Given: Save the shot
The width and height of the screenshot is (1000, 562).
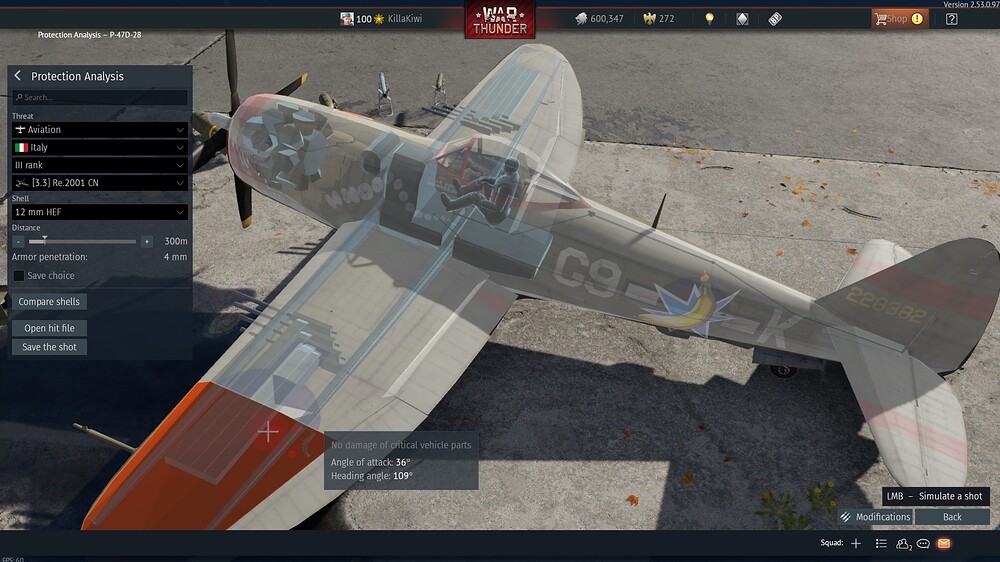Looking at the screenshot, I should pyautogui.click(x=49, y=347).
